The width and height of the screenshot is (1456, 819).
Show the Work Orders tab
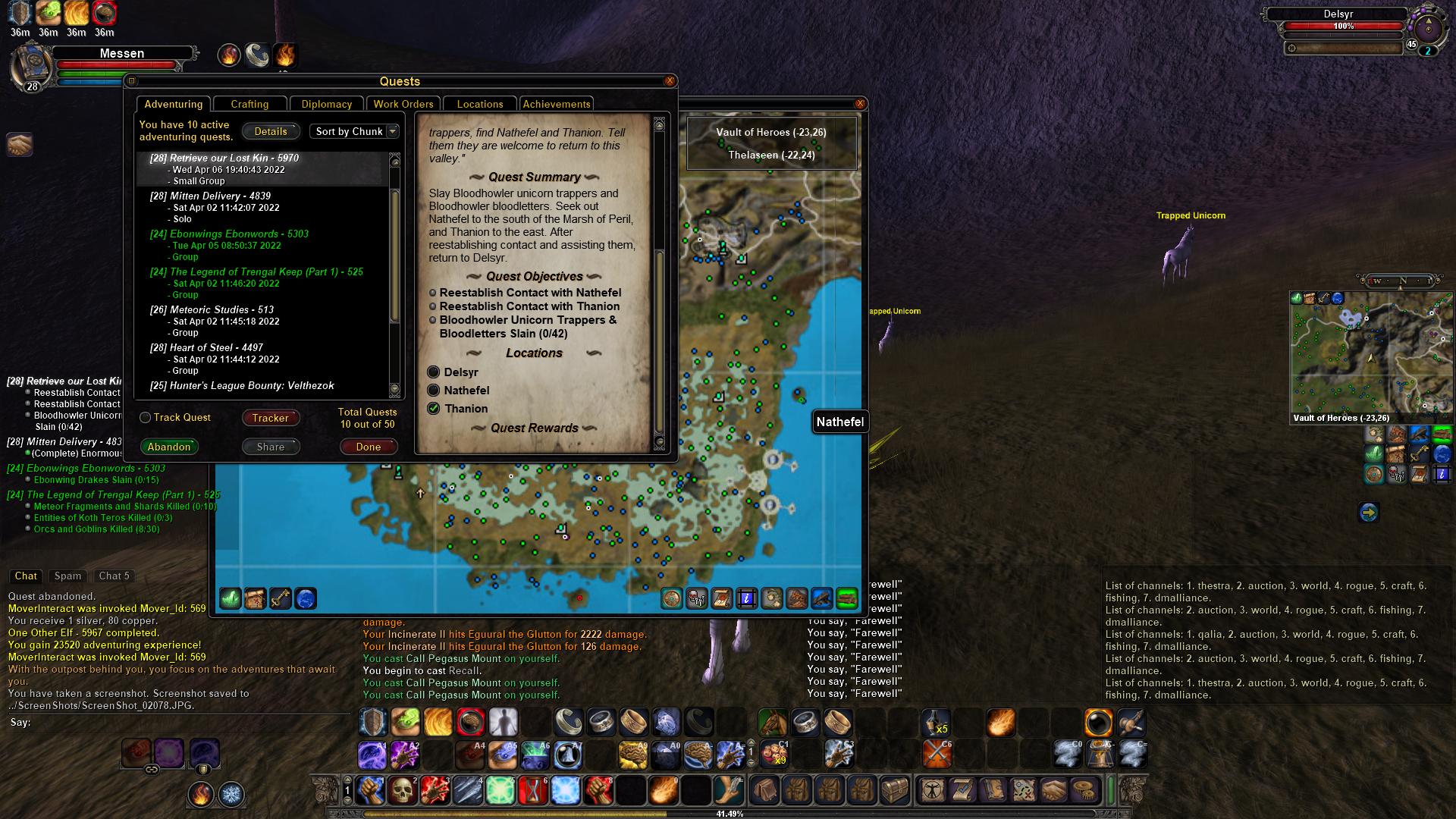(x=403, y=104)
